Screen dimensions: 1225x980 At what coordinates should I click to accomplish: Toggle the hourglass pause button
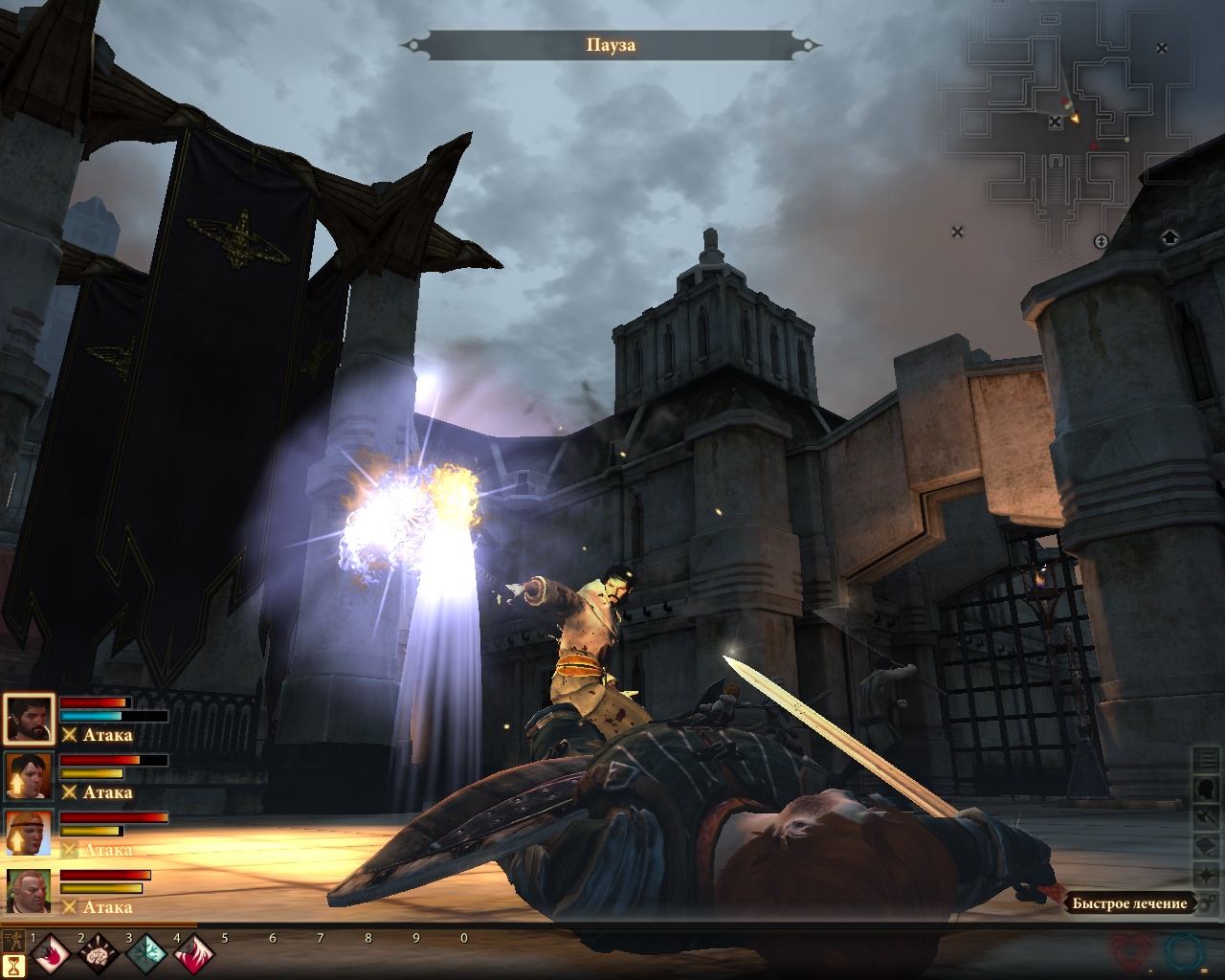pyautogui.click(x=14, y=965)
